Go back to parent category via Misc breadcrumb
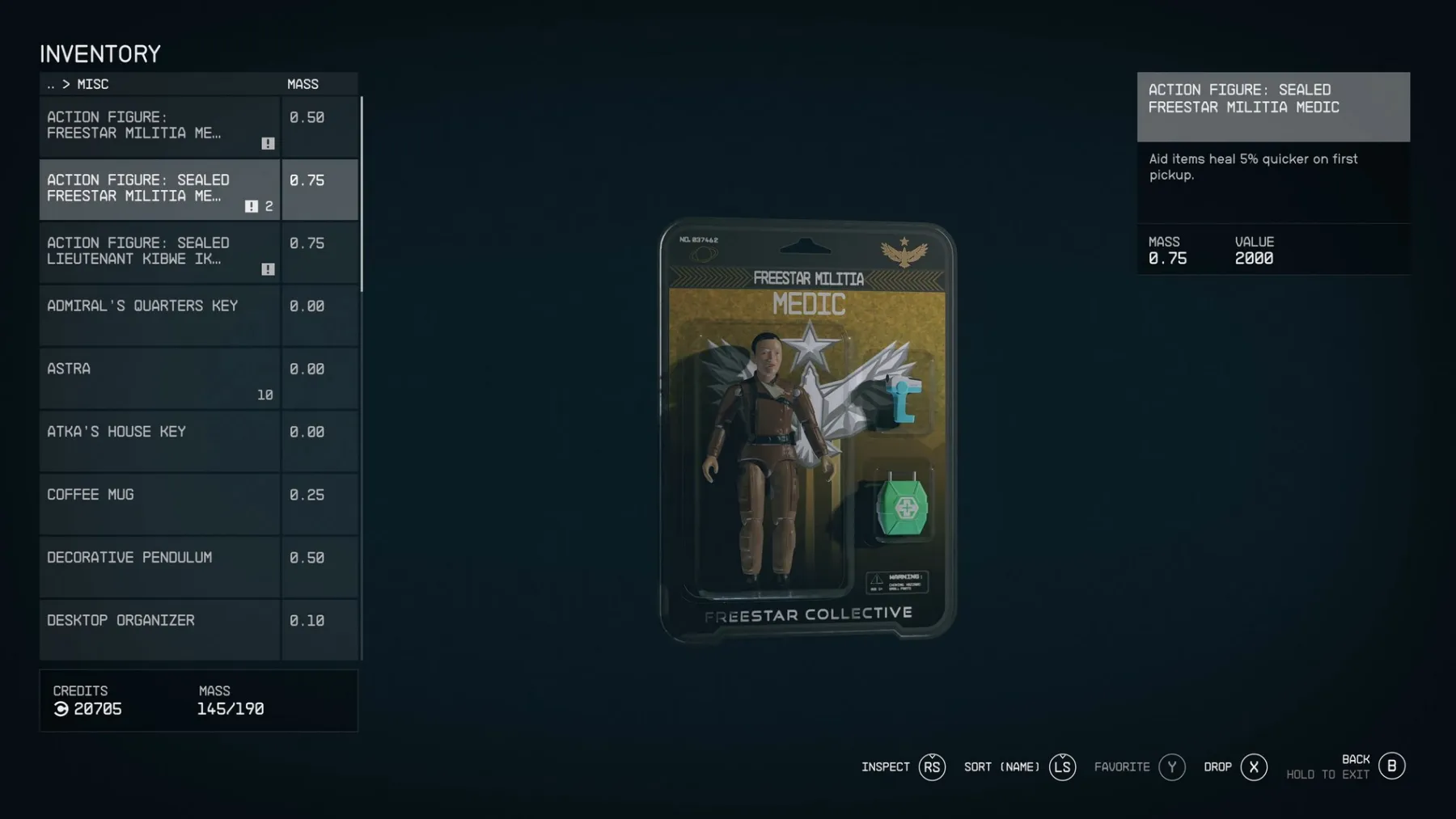The width and height of the screenshot is (1456, 819). [52, 84]
